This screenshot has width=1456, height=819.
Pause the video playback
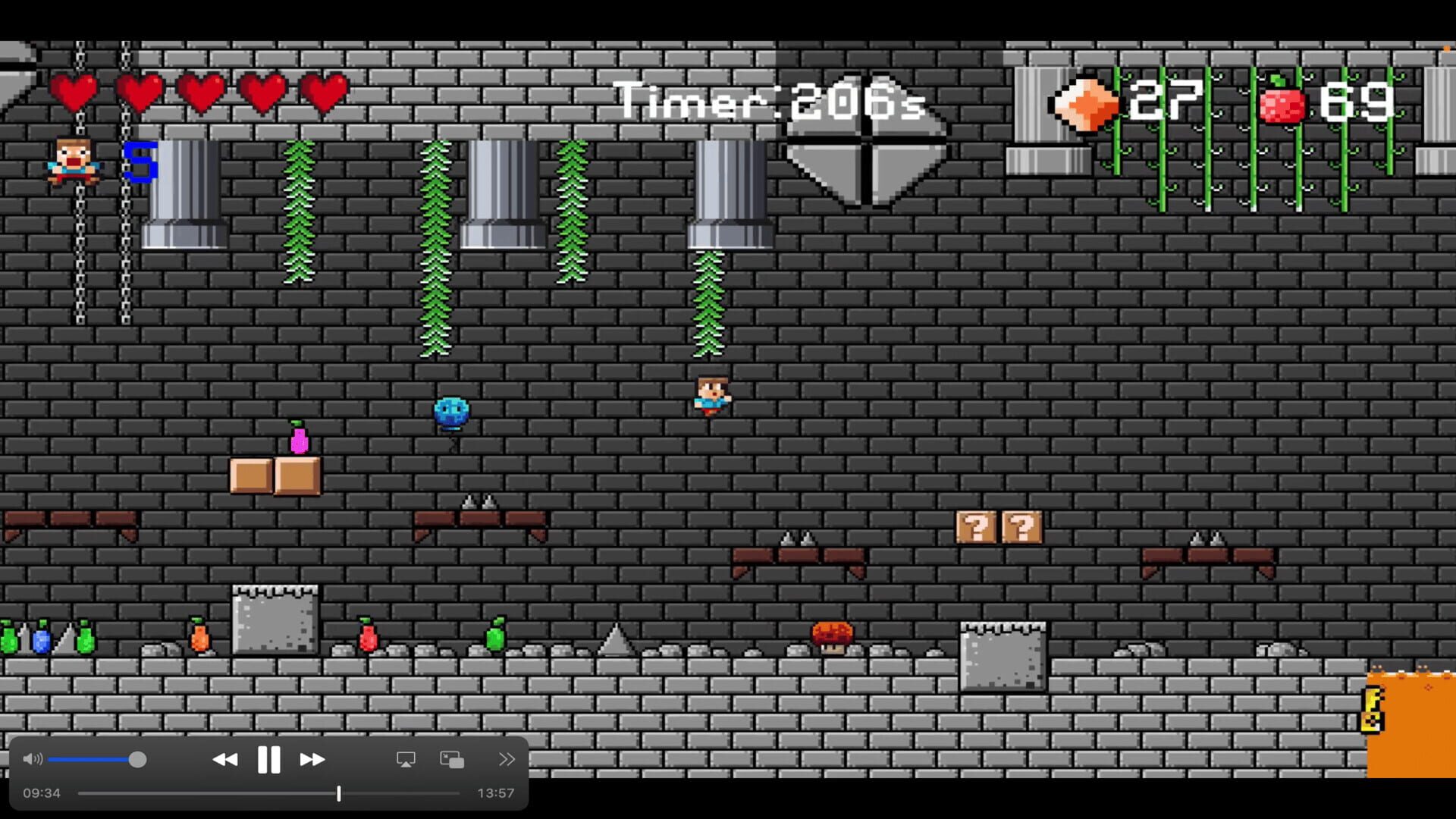pos(269,758)
